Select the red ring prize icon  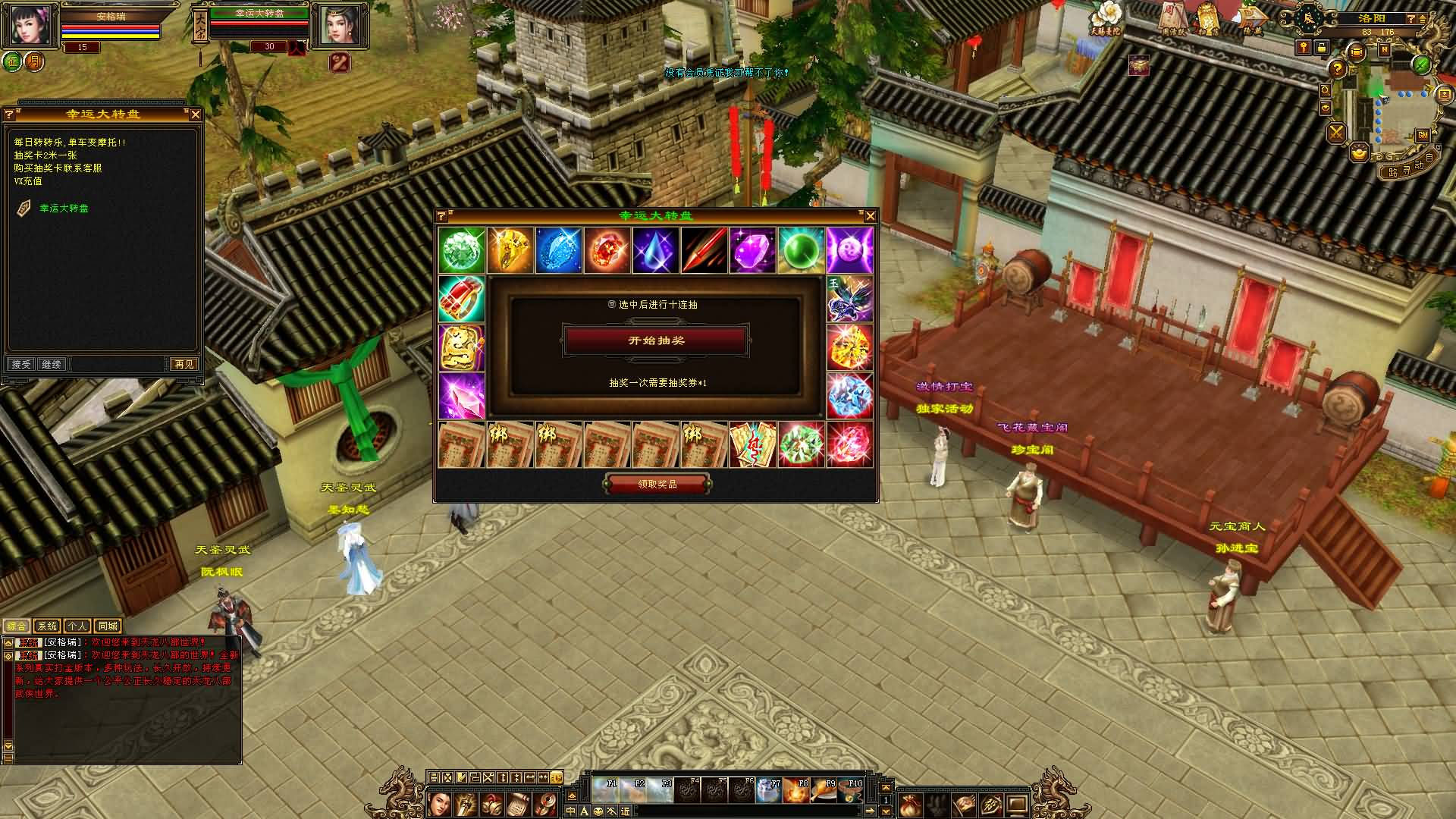462,299
